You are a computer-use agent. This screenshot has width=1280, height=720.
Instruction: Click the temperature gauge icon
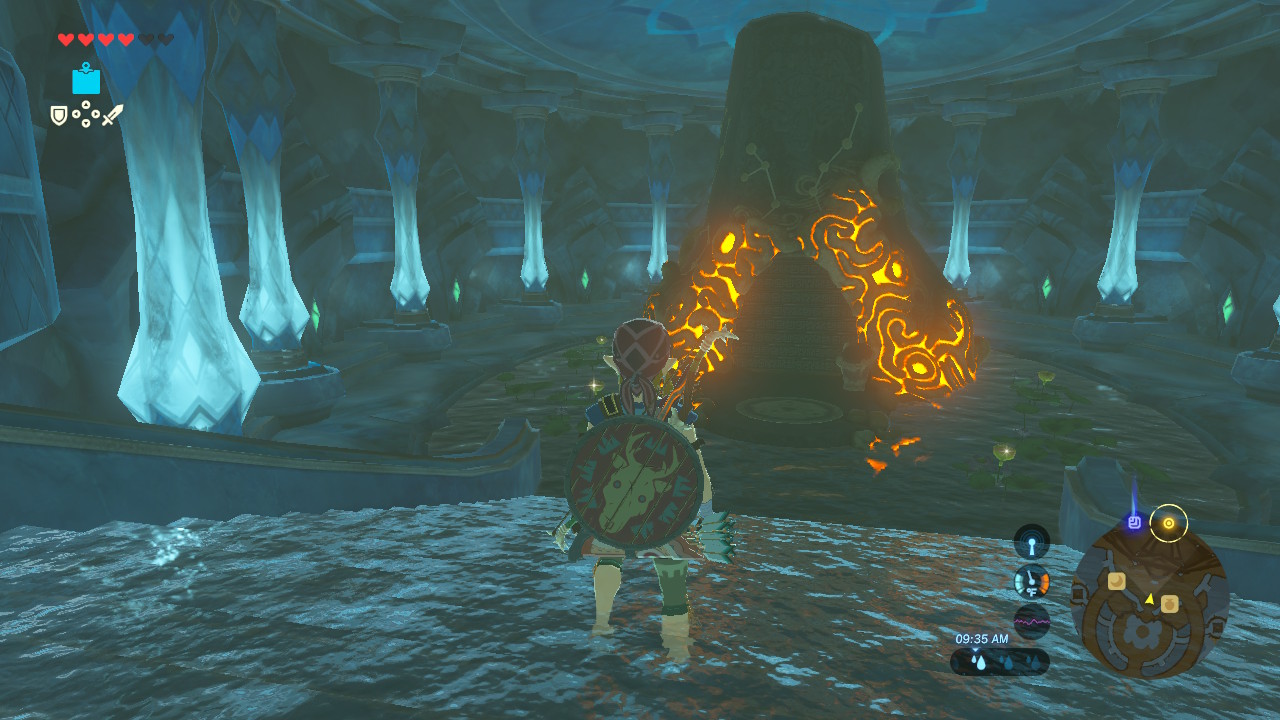tap(1031, 582)
